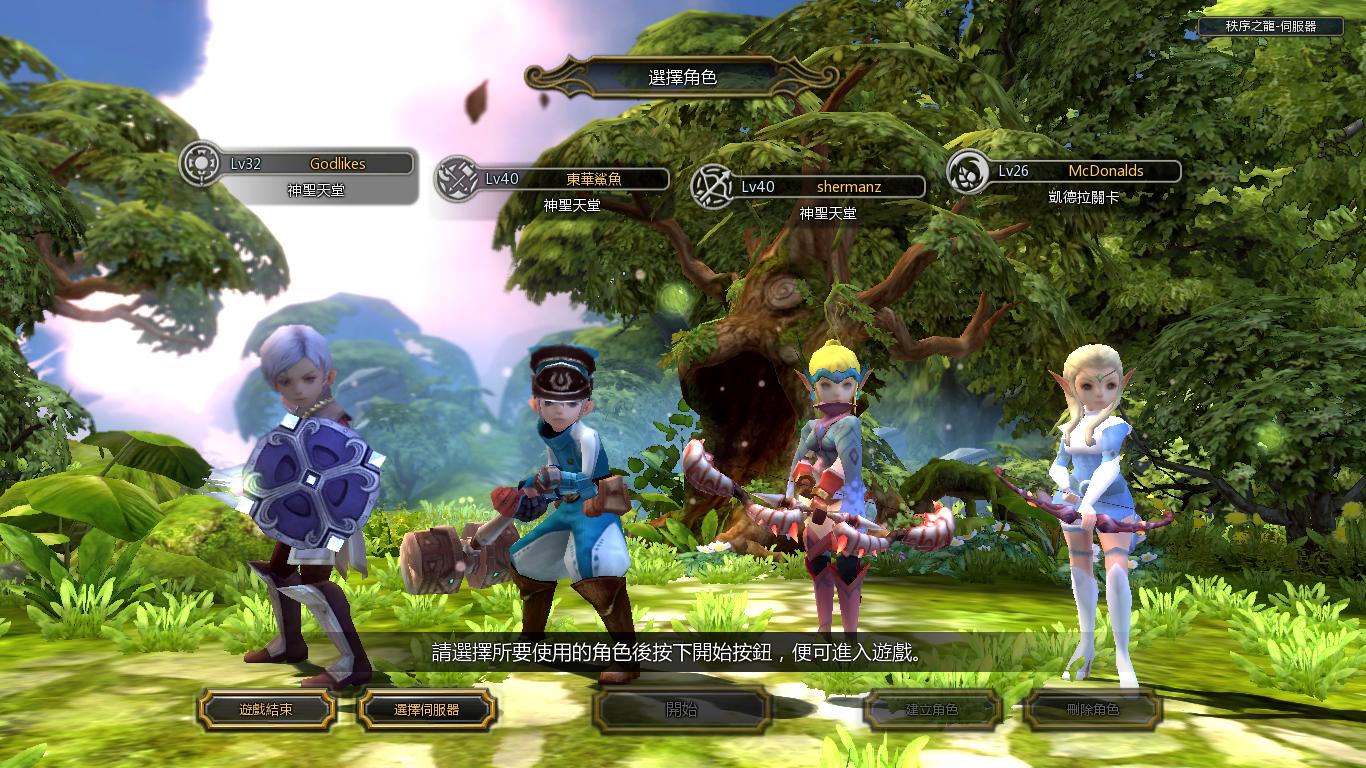Screen dimensions: 1366x768
Task: Click the 遊戲結束 (exit game) button
Action: point(266,709)
